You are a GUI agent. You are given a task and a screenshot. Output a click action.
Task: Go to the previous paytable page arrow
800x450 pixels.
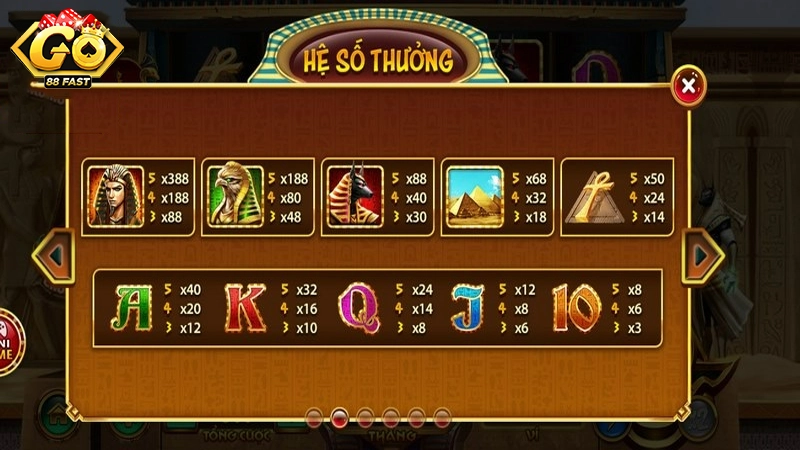(x=54, y=257)
